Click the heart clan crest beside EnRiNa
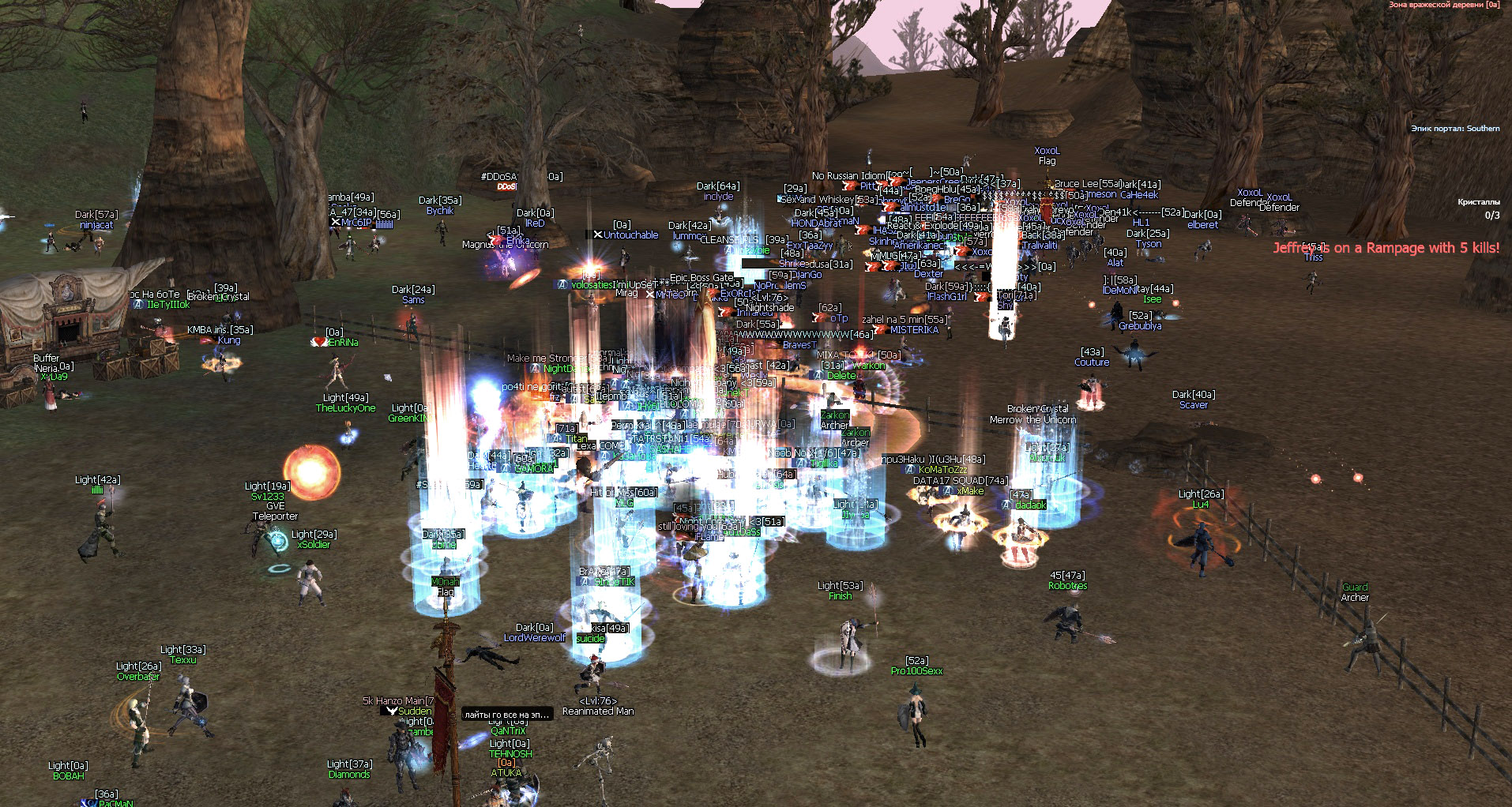 click(x=319, y=342)
